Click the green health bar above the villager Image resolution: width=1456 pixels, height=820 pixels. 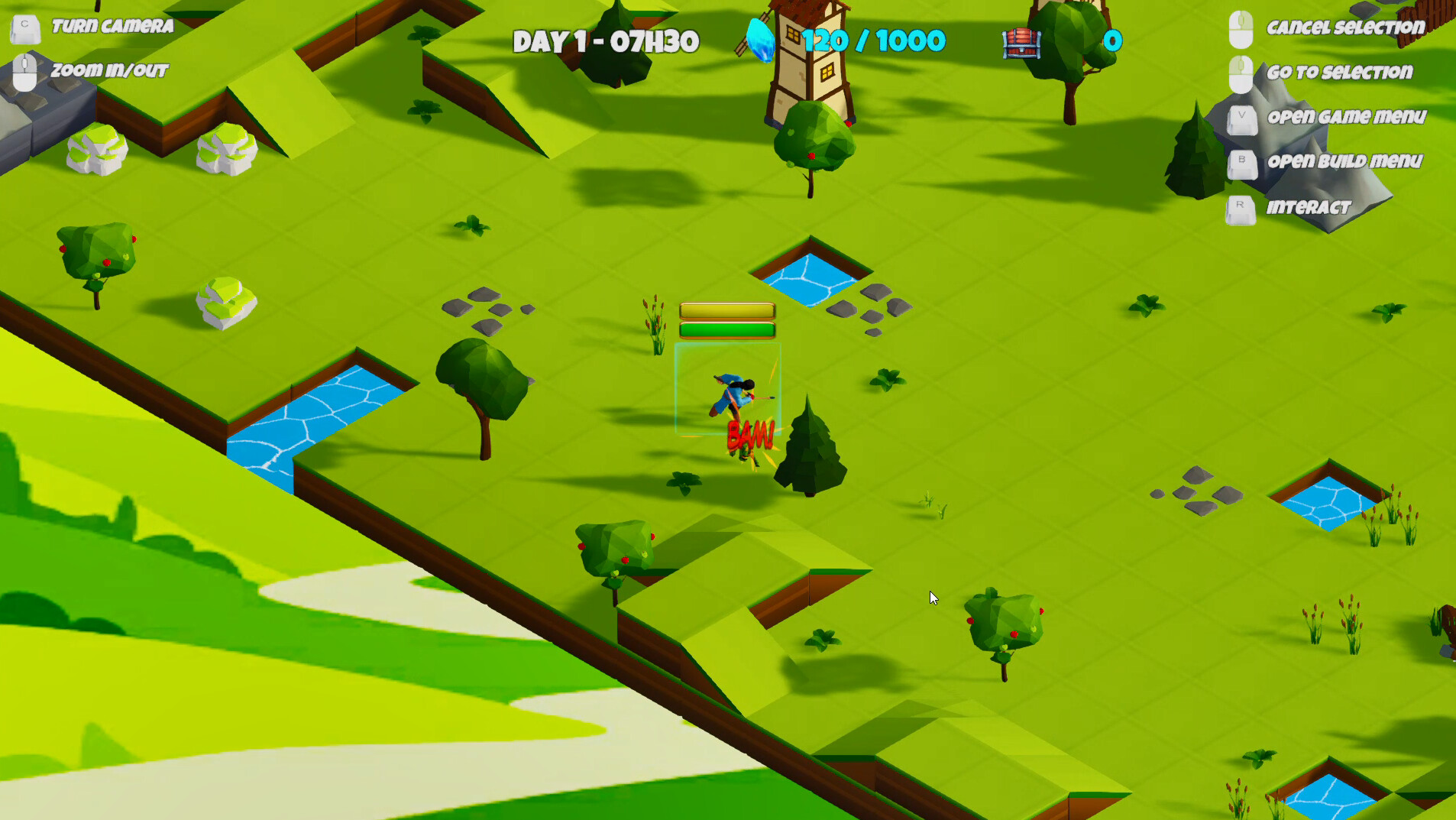726,330
